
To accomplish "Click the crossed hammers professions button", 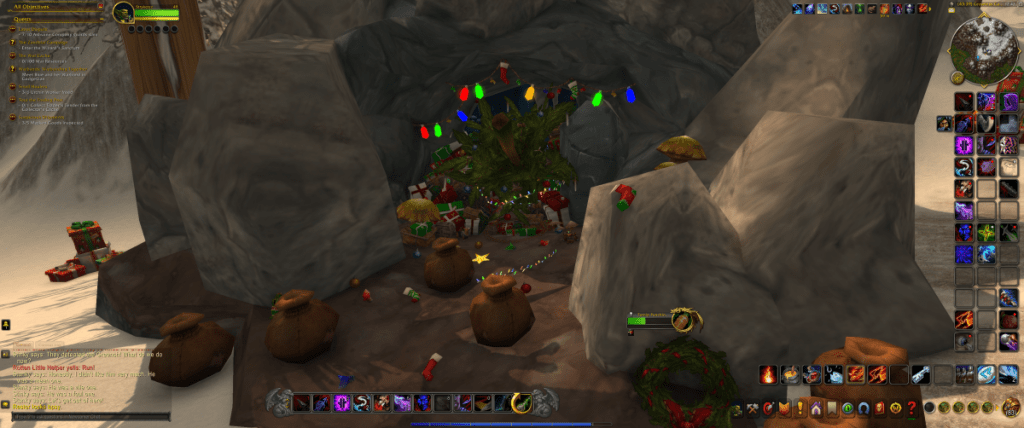I will tap(752, 408).
